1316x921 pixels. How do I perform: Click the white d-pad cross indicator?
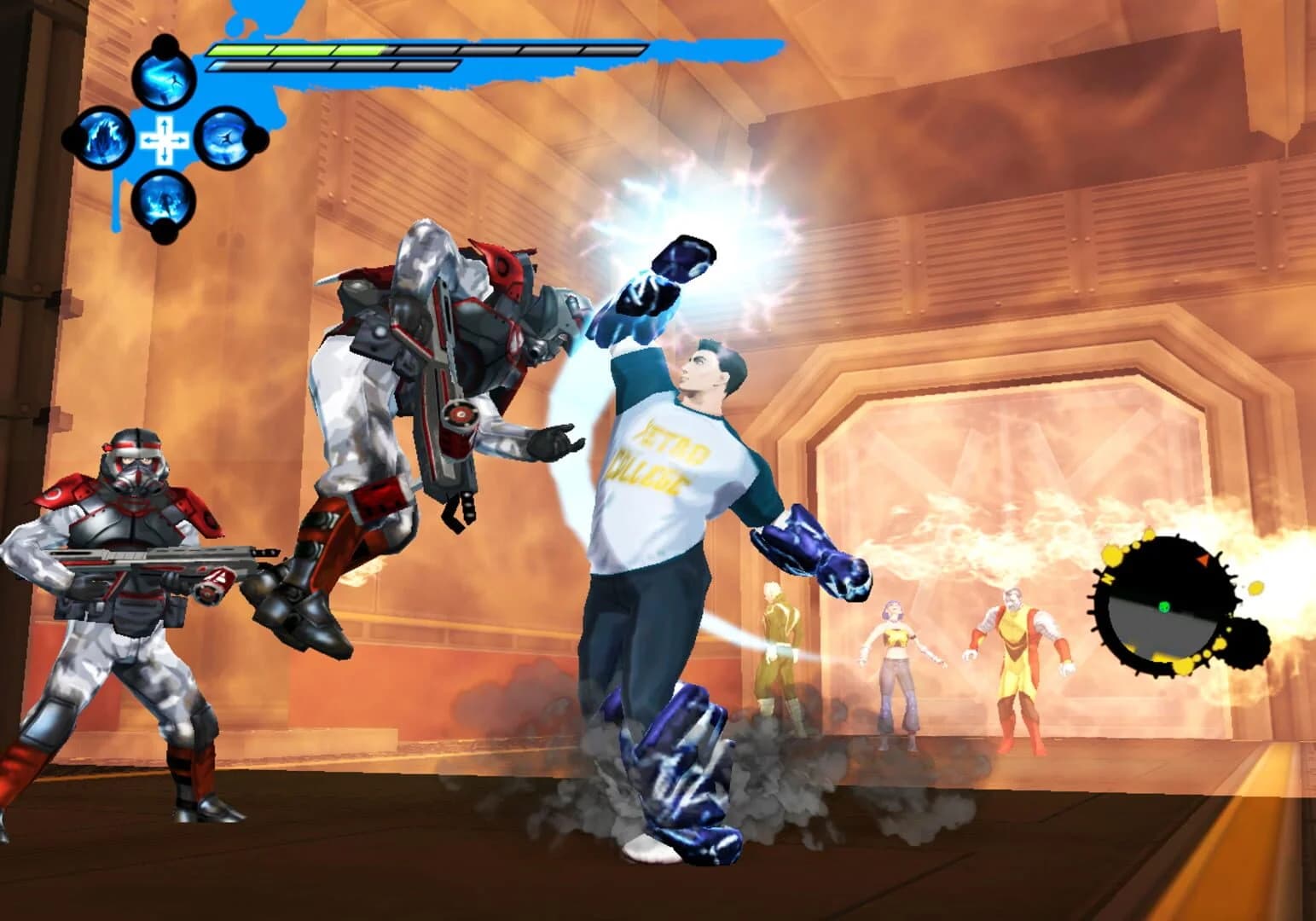tap(164, 141)
